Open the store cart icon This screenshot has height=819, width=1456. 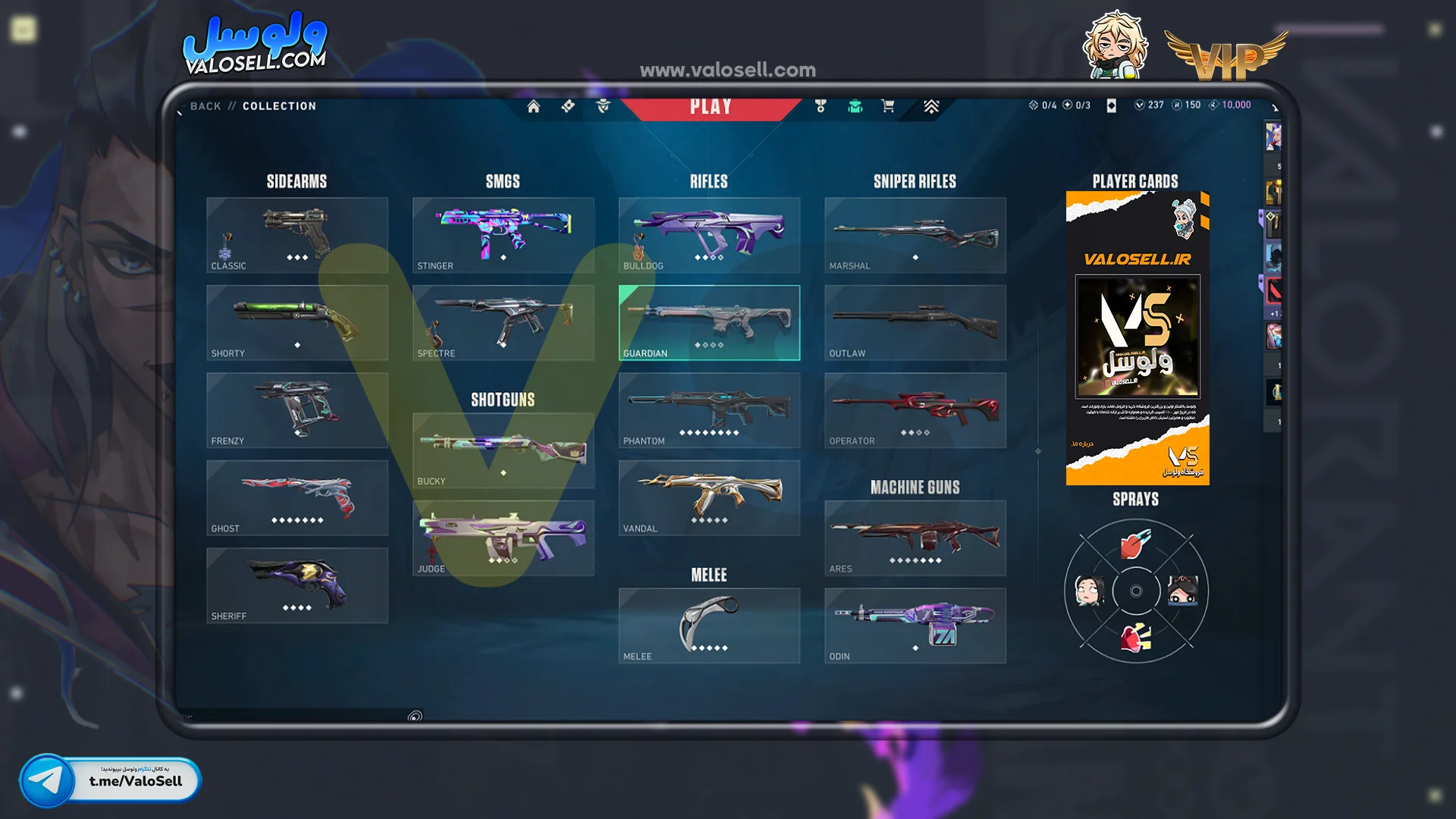[x=888, y=106]
